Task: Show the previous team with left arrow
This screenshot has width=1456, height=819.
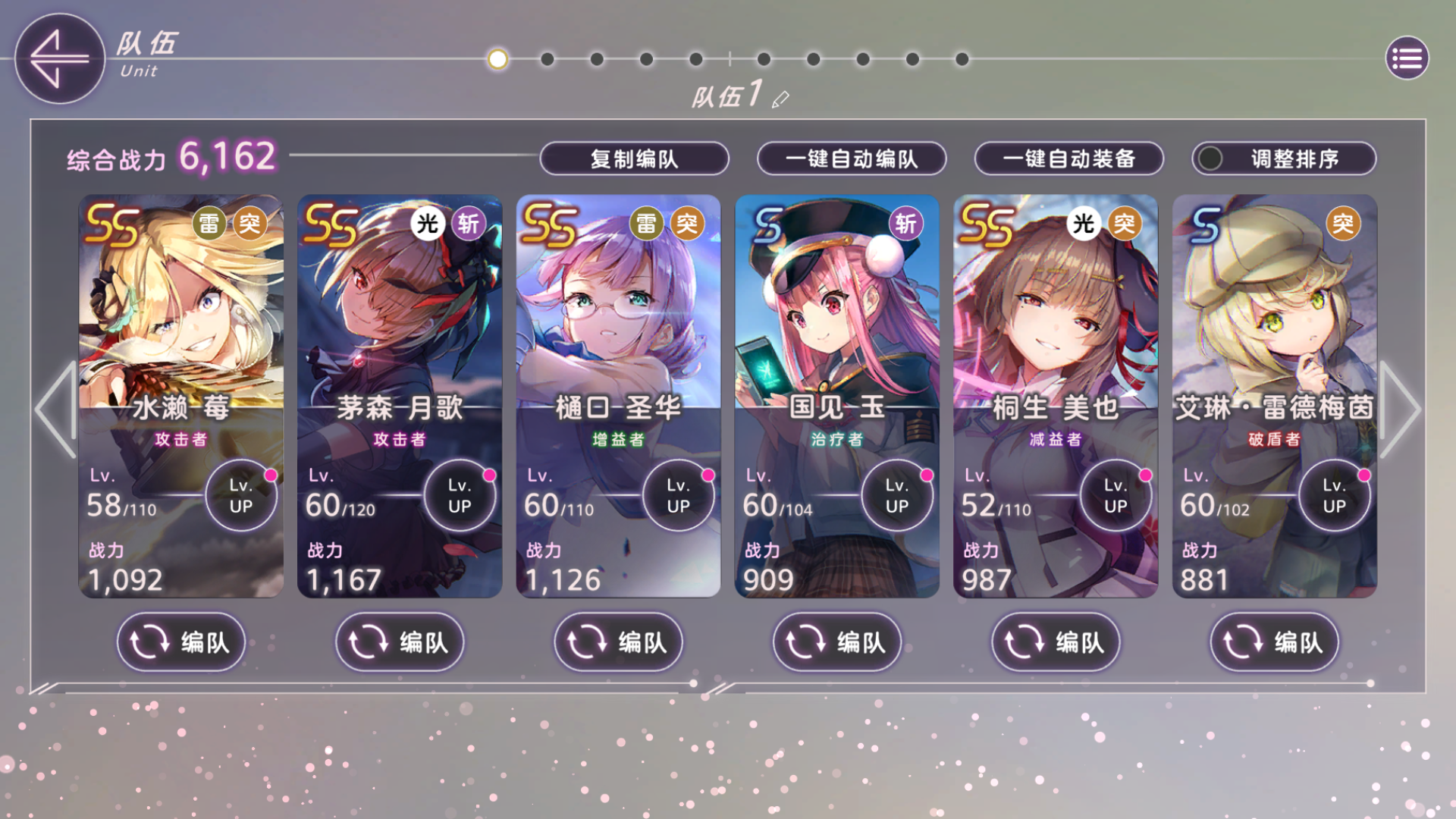Action: 55,409
